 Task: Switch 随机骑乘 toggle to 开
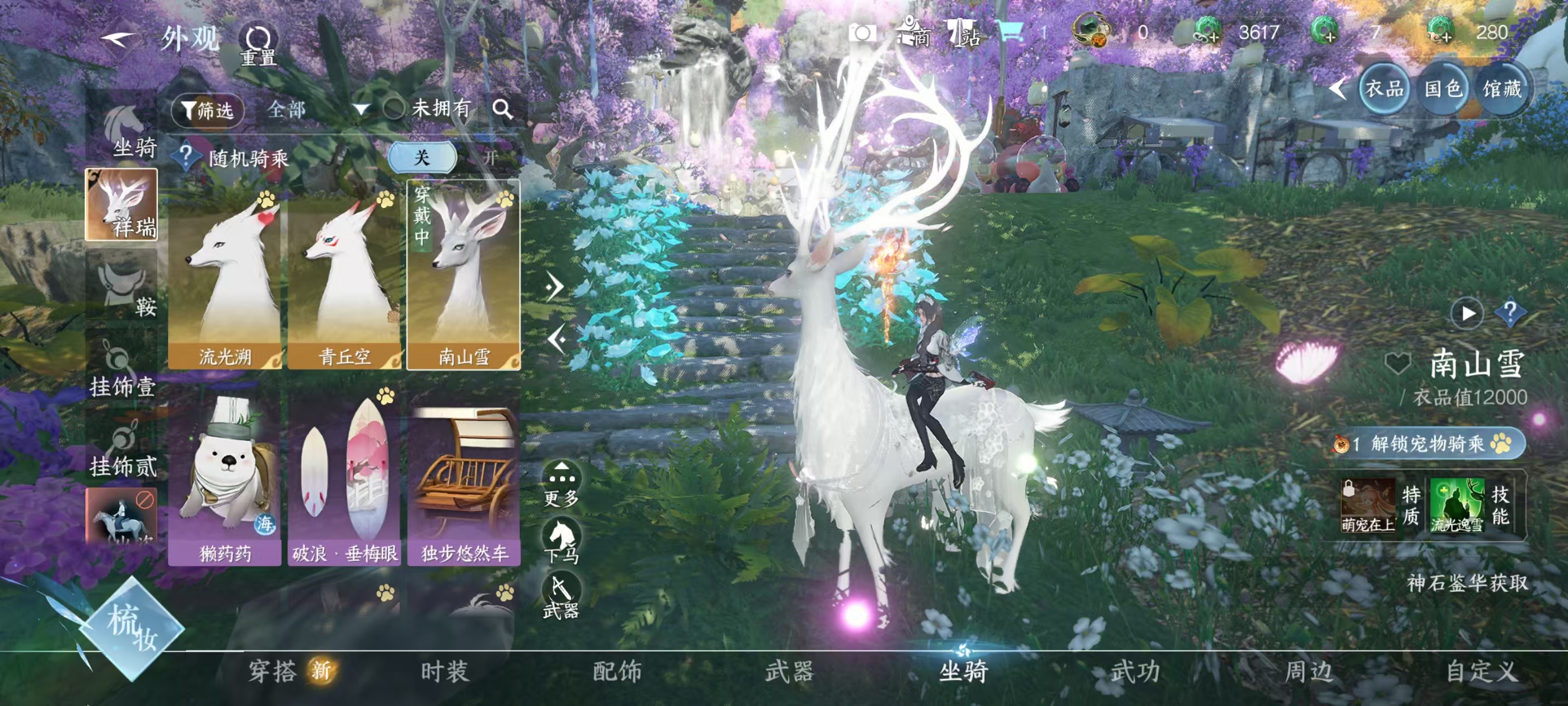[489, 158]
